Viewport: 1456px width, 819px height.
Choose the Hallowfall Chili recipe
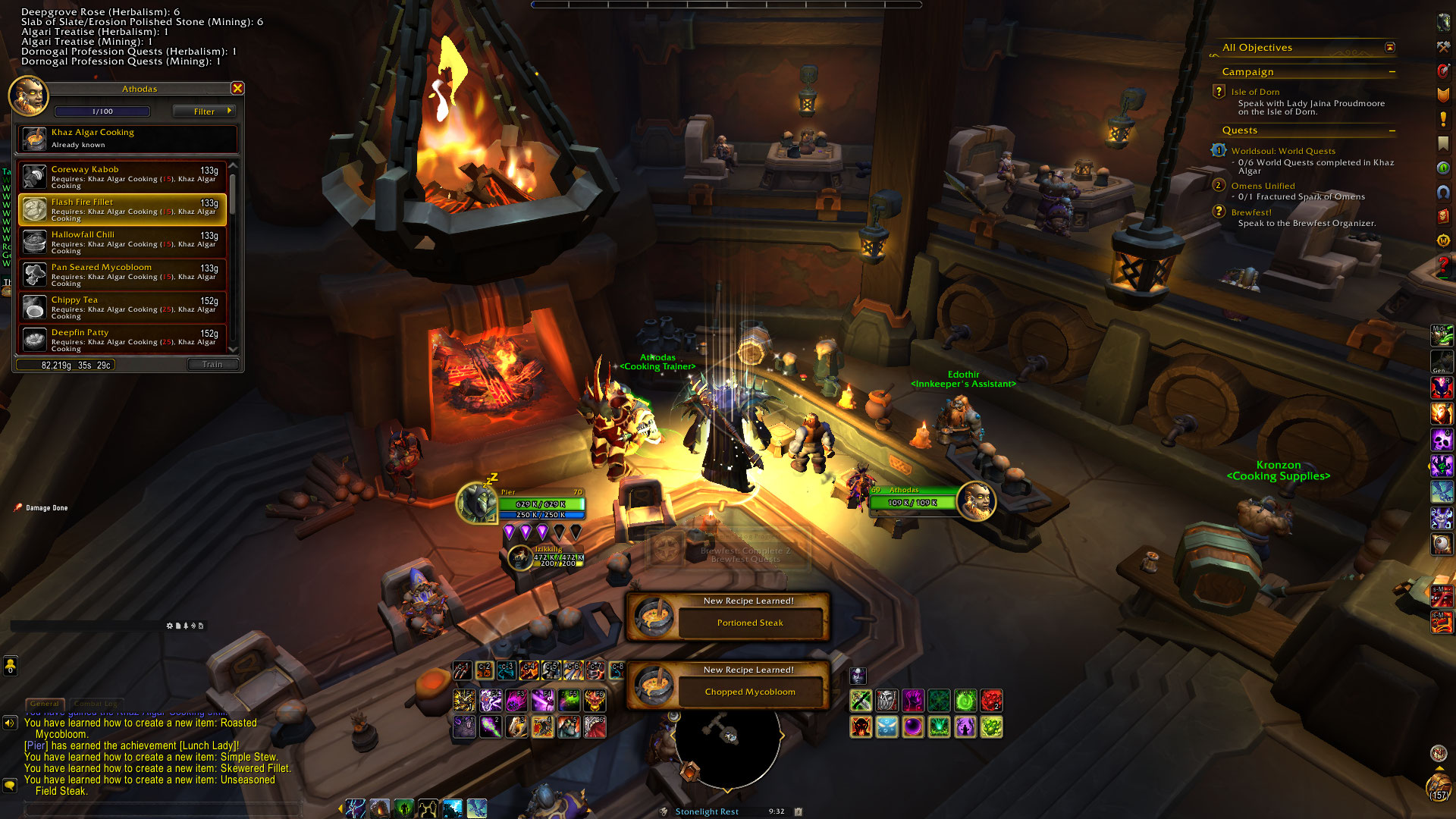(123, 242)
